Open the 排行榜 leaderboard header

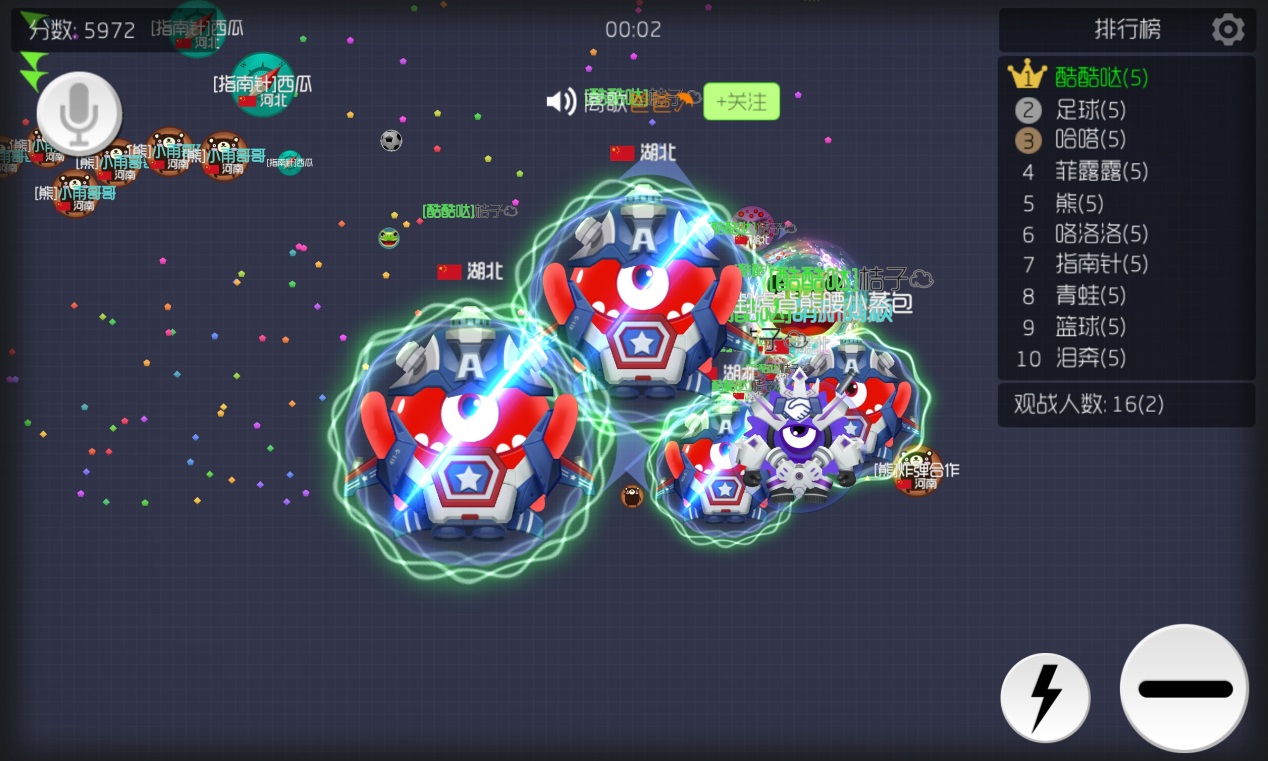point(1127,30)
